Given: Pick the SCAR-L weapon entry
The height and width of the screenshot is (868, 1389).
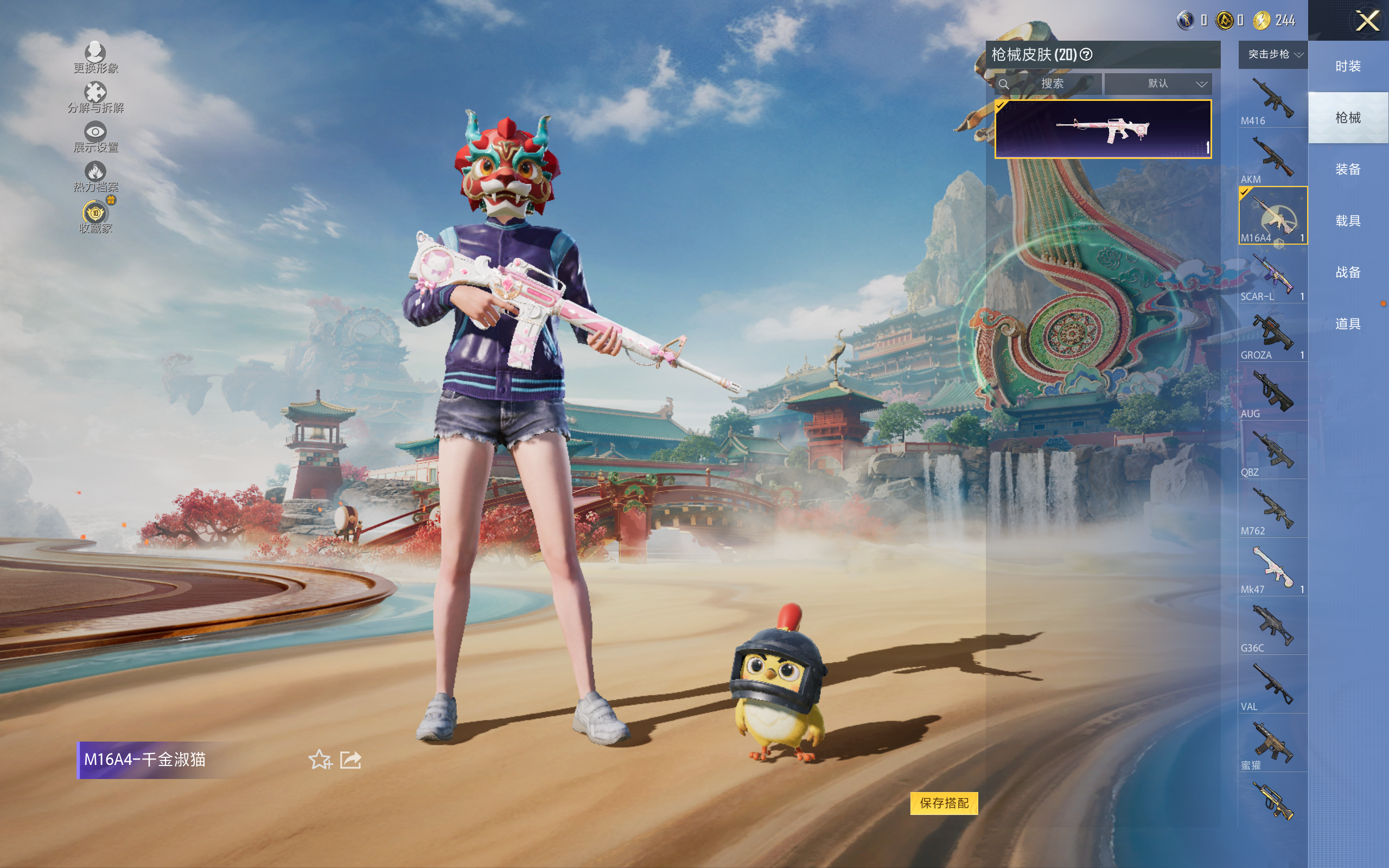Looking at the screenshot, I should click(x=1272, y=276).
